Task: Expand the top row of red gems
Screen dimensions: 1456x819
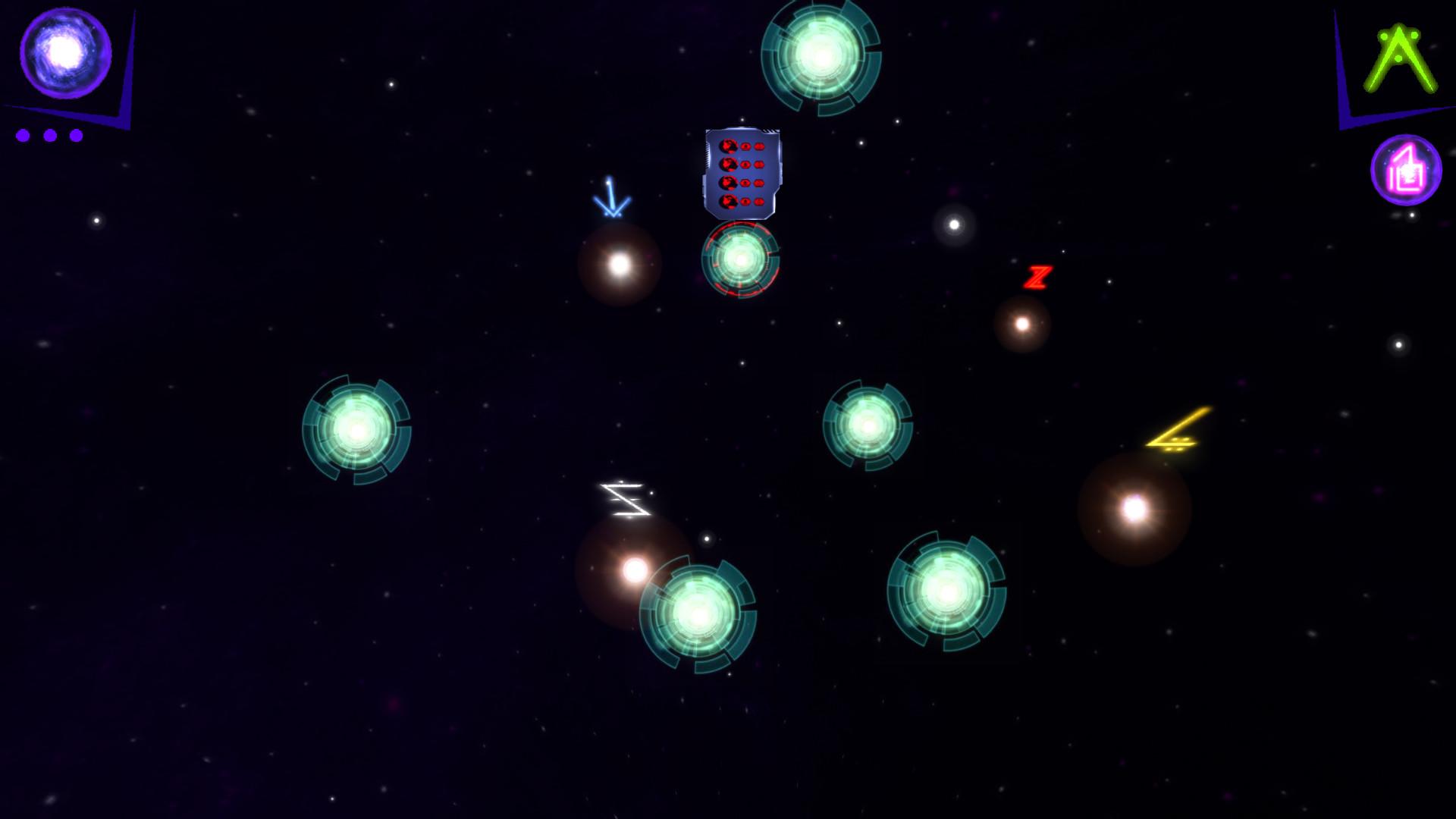Action: pyautogui.click(x=742, y=146)
